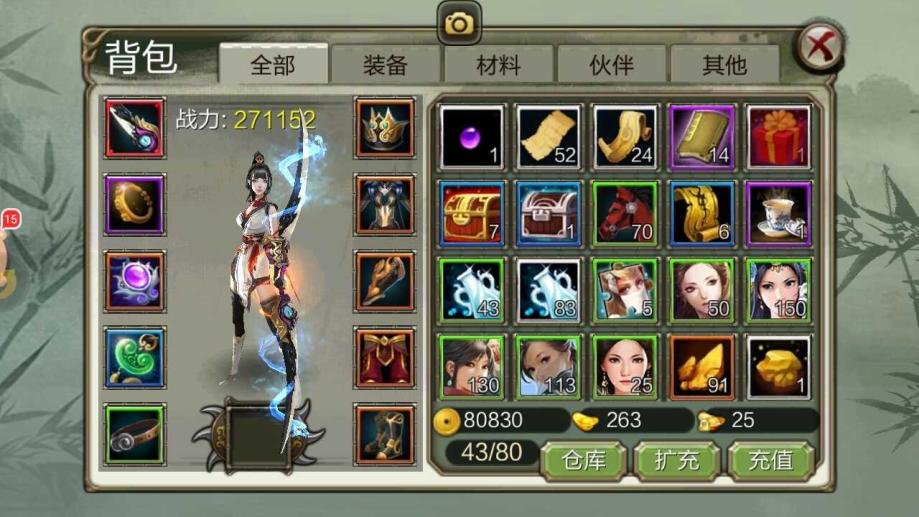The width and height of the screenshot is (919, 517).
Task: Pick the teacup item slot
Action: point(779,213)
